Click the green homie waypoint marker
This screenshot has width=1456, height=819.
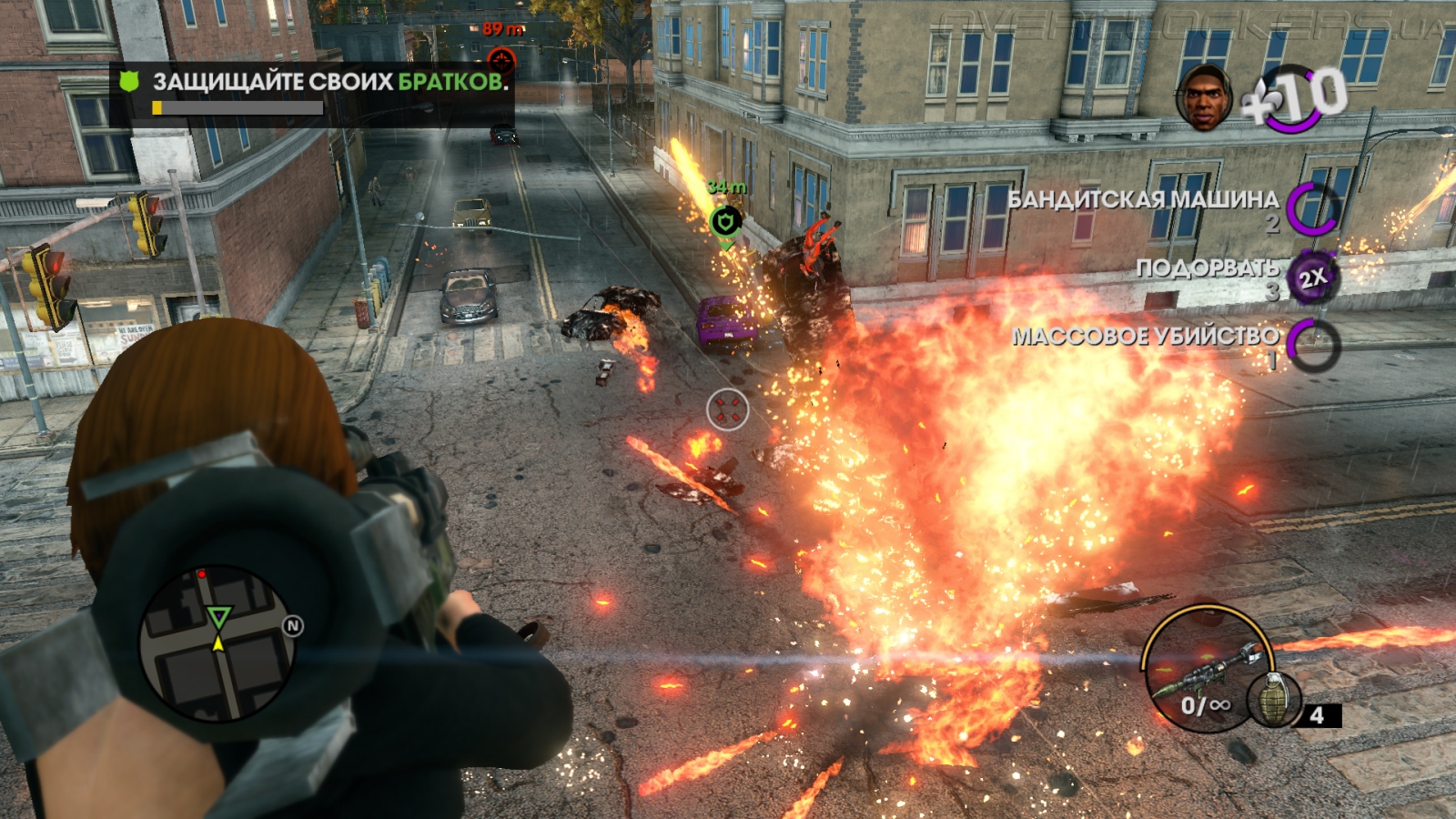coord(725,221)
